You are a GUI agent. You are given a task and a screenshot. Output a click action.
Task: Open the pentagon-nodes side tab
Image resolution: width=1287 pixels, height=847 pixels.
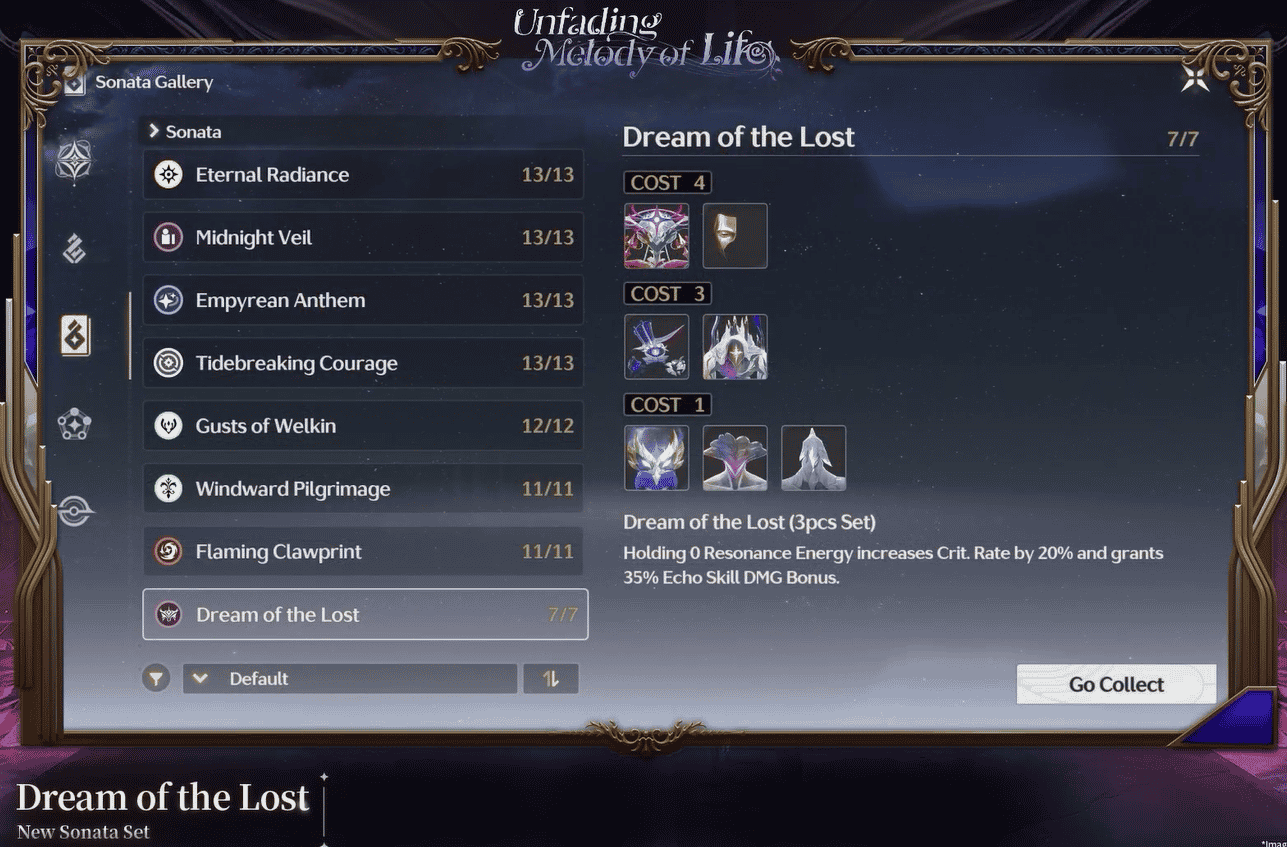[x=74, y=425]
